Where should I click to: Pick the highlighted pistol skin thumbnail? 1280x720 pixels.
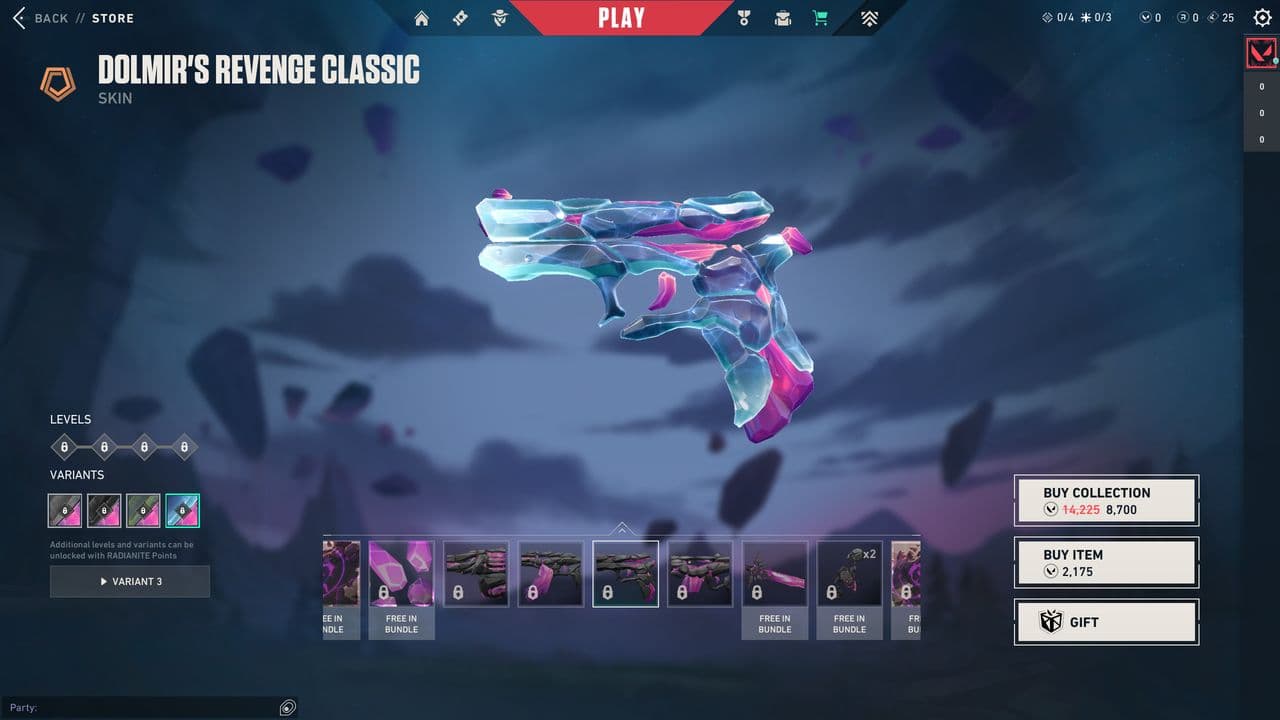[x=625, y=574]
